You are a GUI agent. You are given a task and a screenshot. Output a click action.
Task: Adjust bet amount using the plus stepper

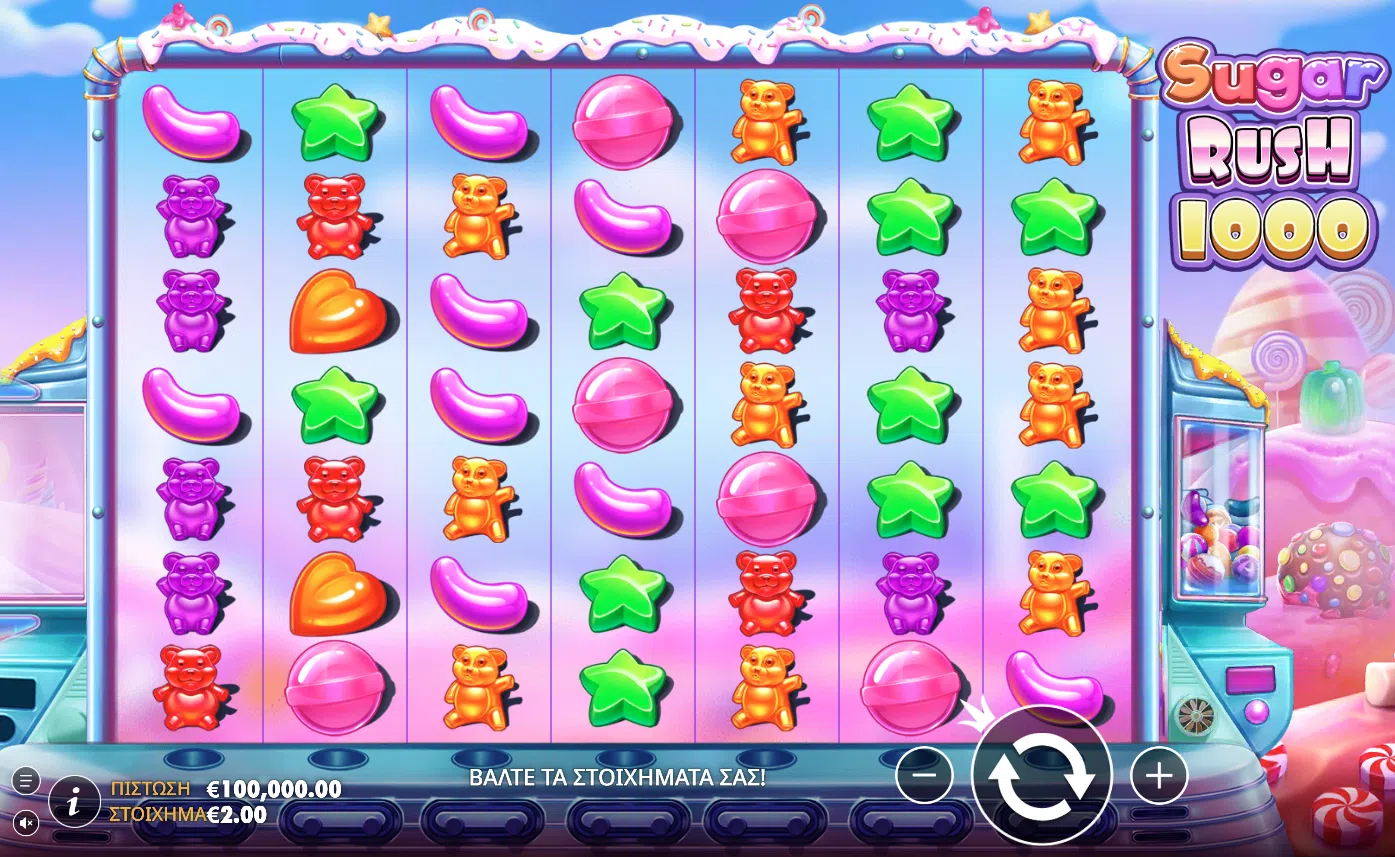1157,773
